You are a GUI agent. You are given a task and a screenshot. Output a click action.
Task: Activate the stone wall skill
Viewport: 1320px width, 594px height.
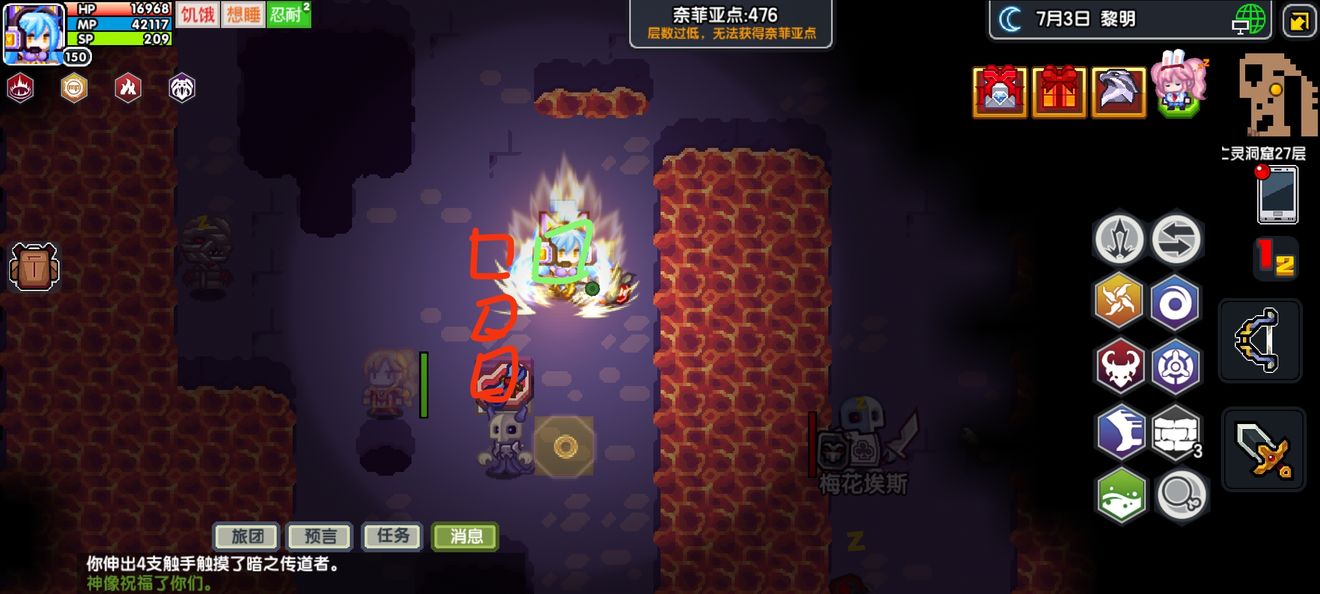[x=1175, y=432]
